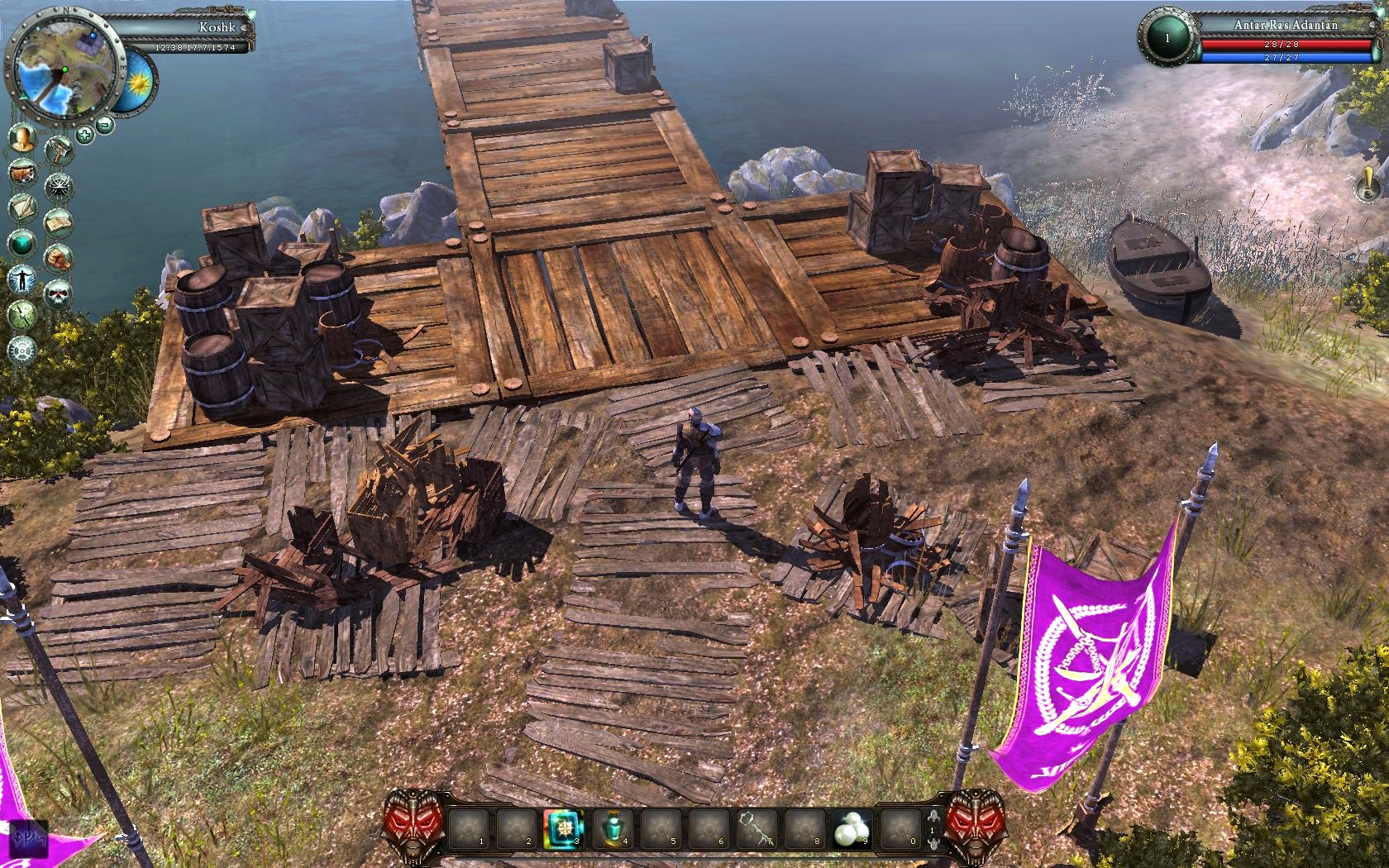
Task: Open the inventory bag icon
Action: pos(22,173)
